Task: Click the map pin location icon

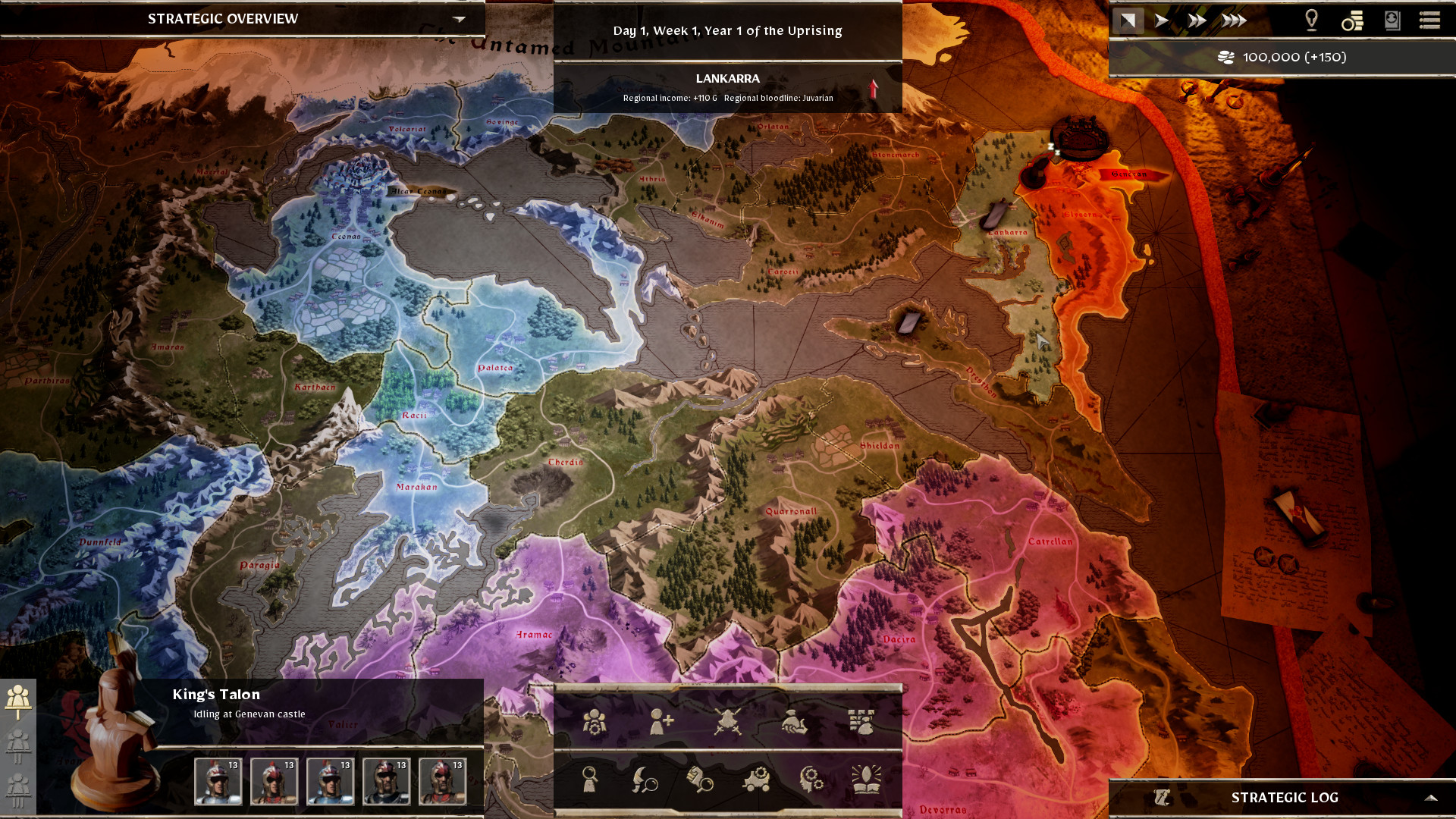Action: [1311, 20]
